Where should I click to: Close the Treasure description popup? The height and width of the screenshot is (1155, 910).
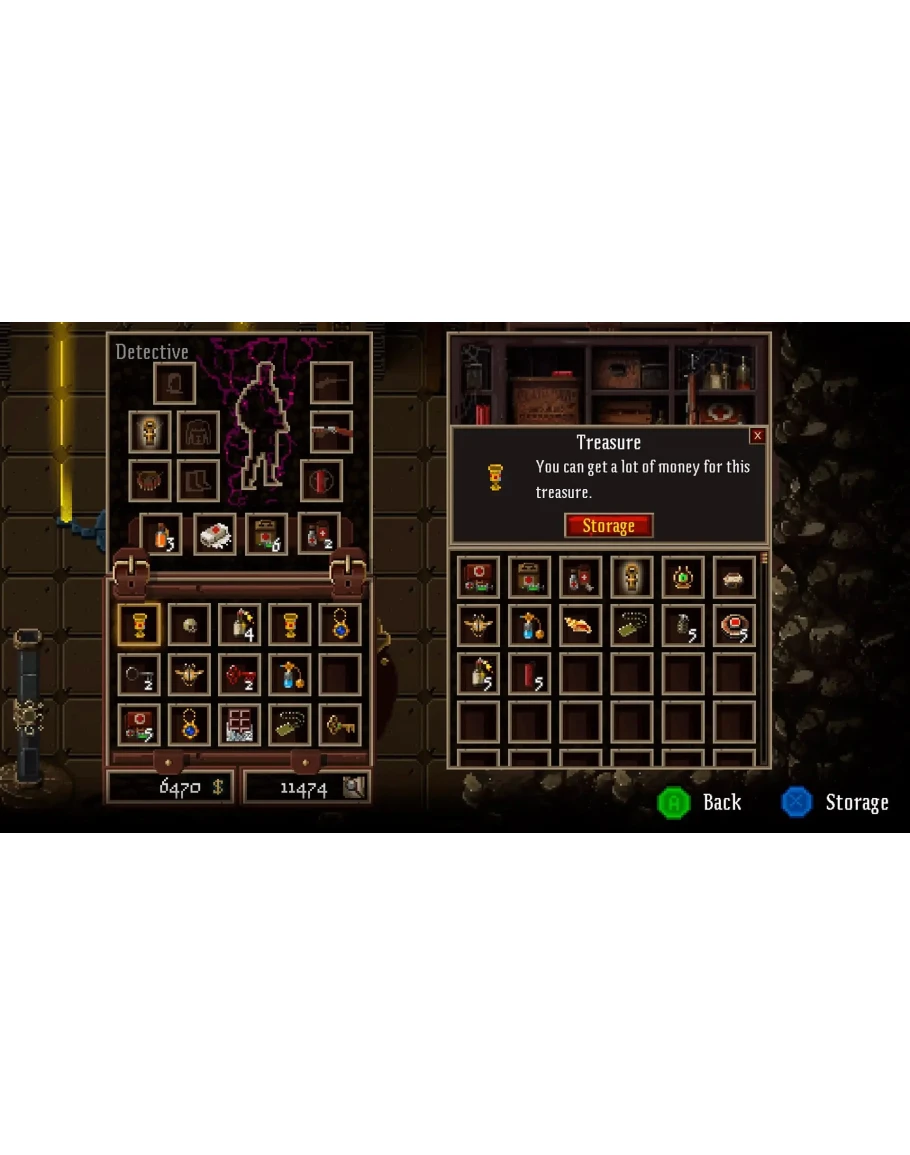[757, 436]
